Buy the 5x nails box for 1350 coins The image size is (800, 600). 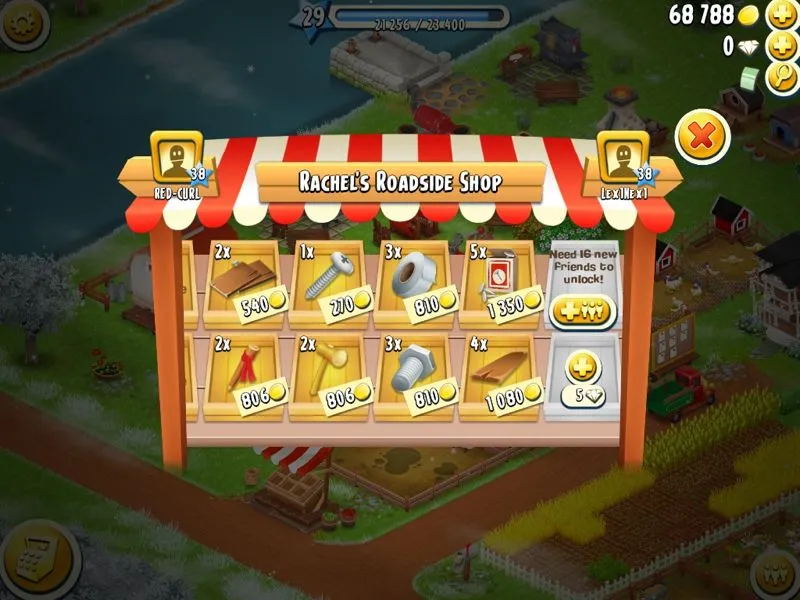pos(499,283)
